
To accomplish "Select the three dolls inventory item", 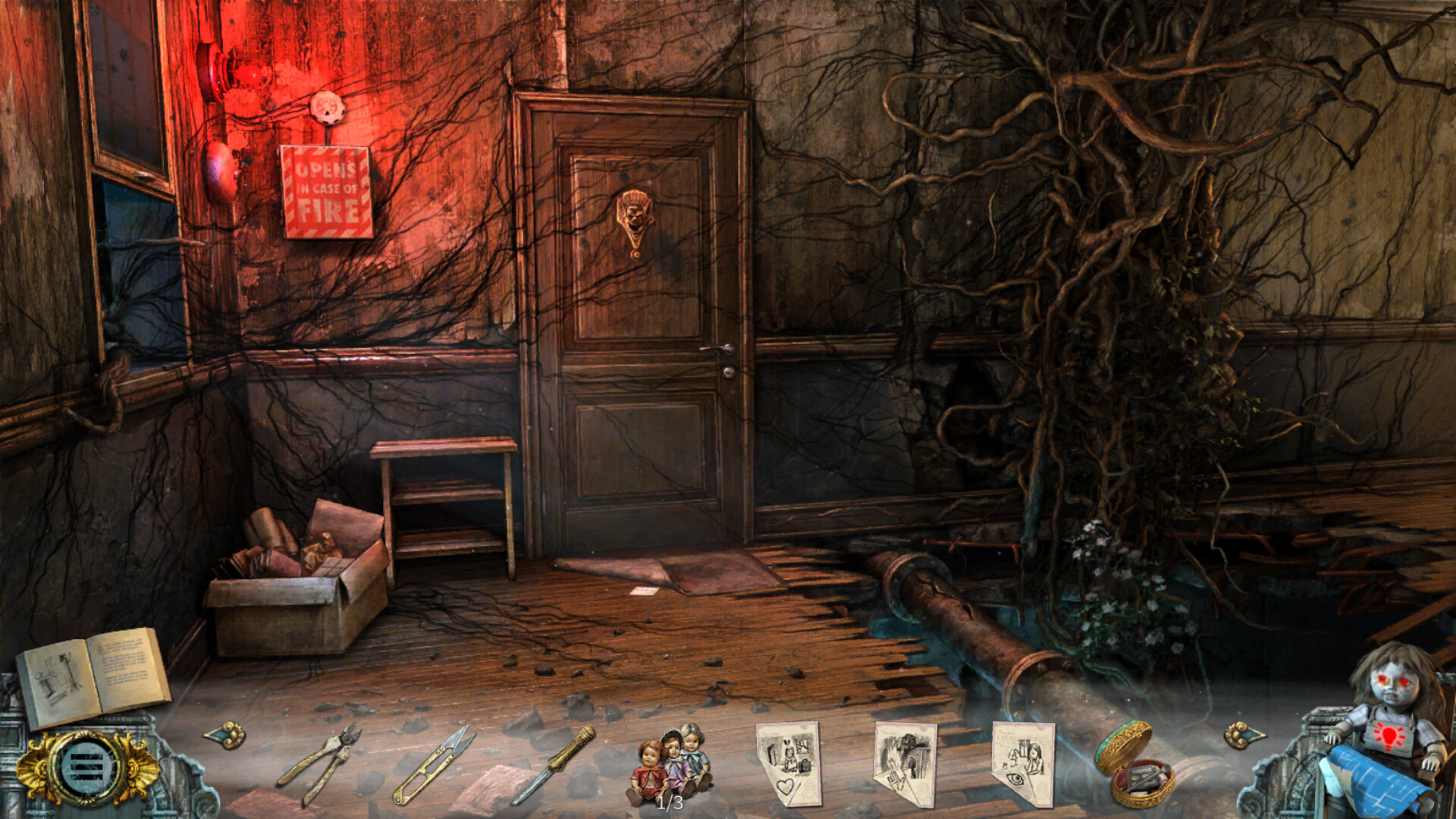I will (670, 762).
